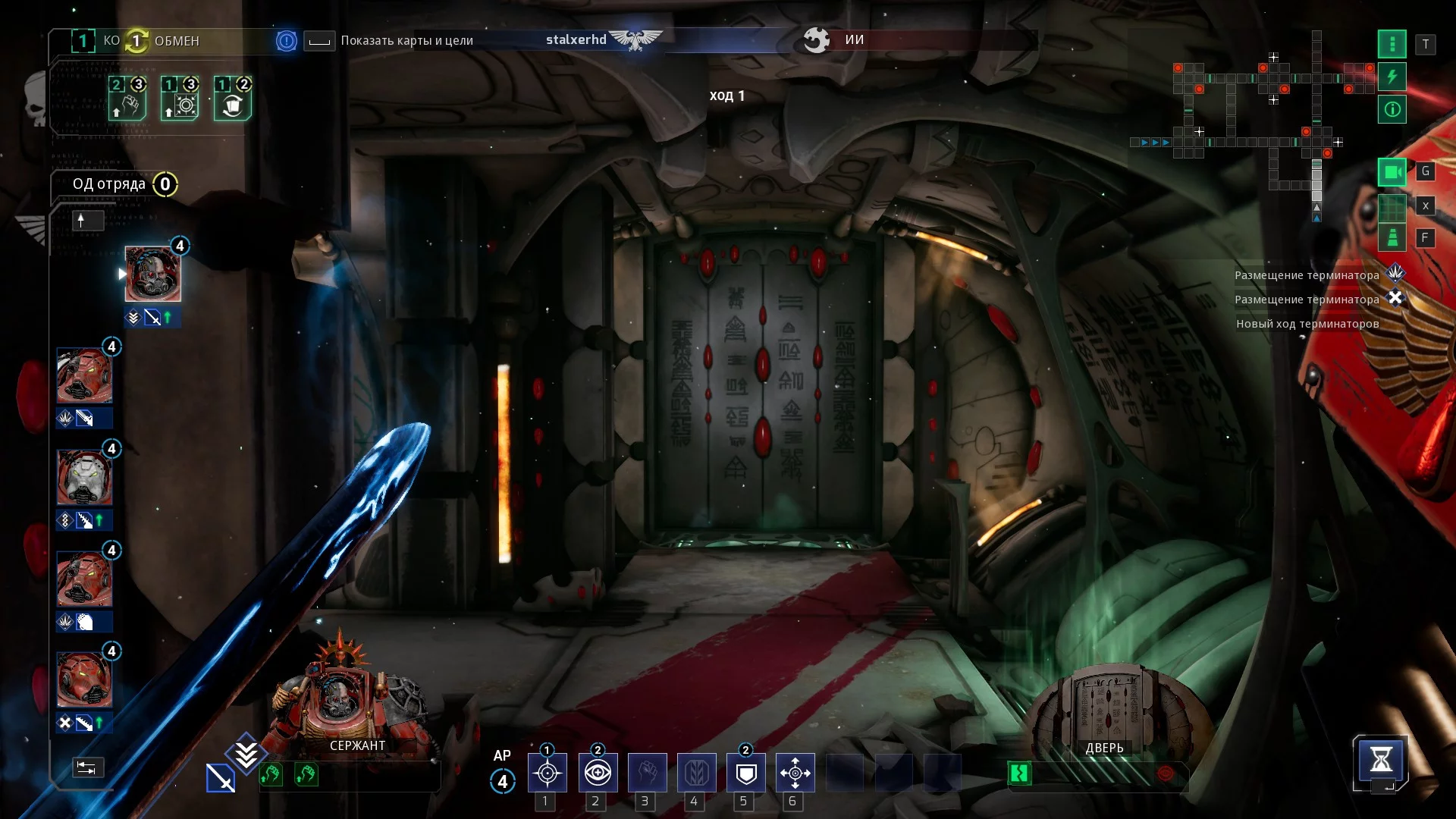Image resolution: width=1456 pixels, height=819 pixels.
Task: Click the yellow card exchange (ОБМЕН) icon
Action: pyautogui.click(x=136, y=41)
